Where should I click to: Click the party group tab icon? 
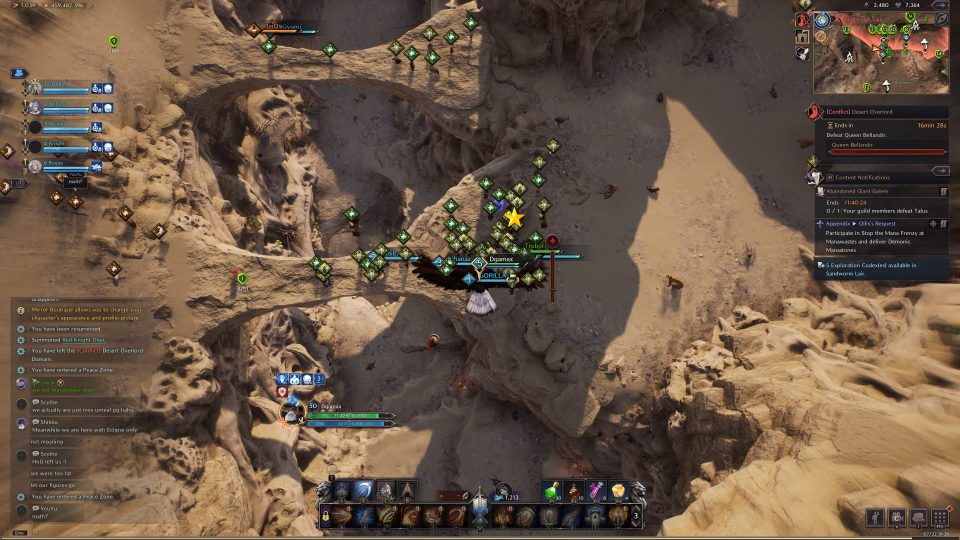coord(20,73)
